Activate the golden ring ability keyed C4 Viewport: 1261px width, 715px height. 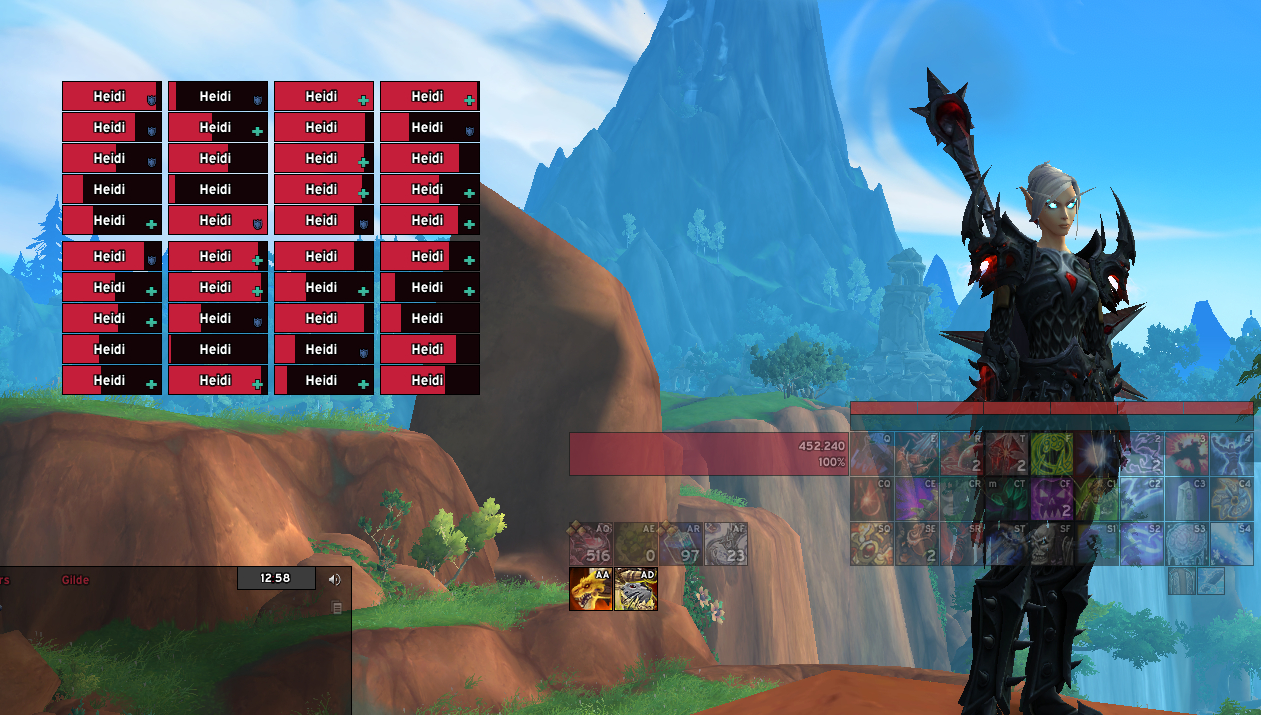point(1232,499)
